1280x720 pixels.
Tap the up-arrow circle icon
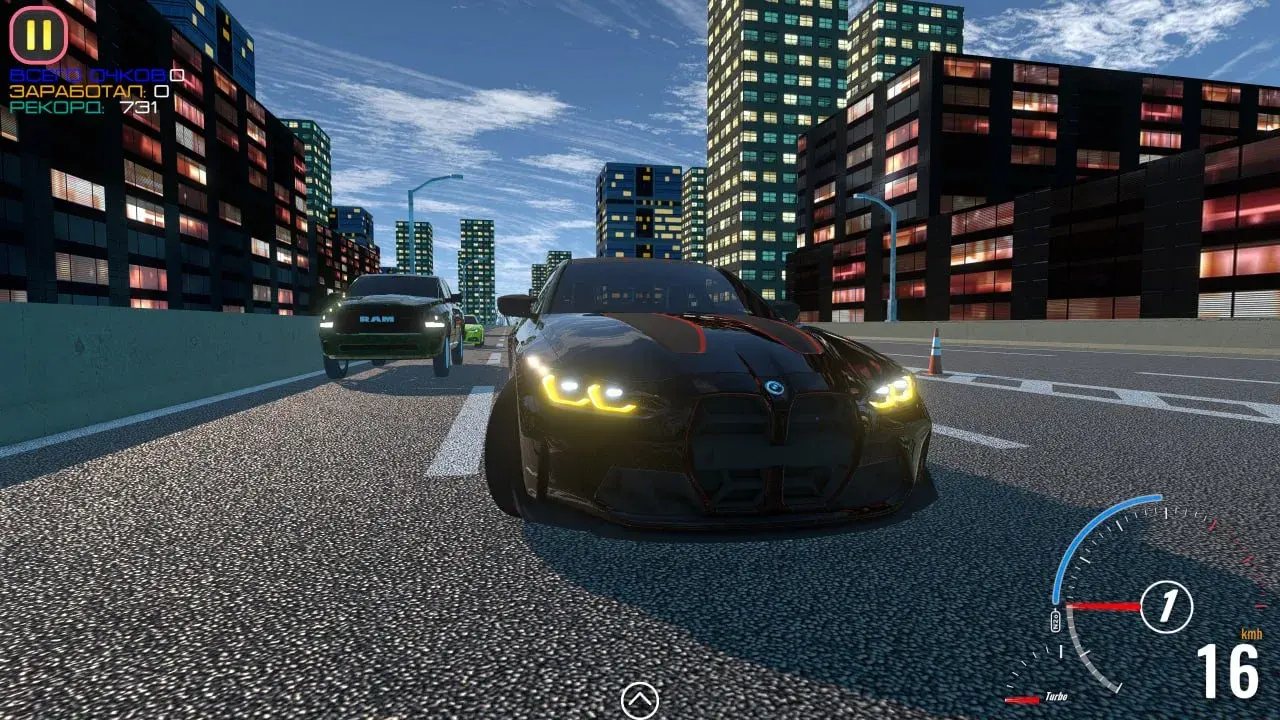tap(640, 700)
